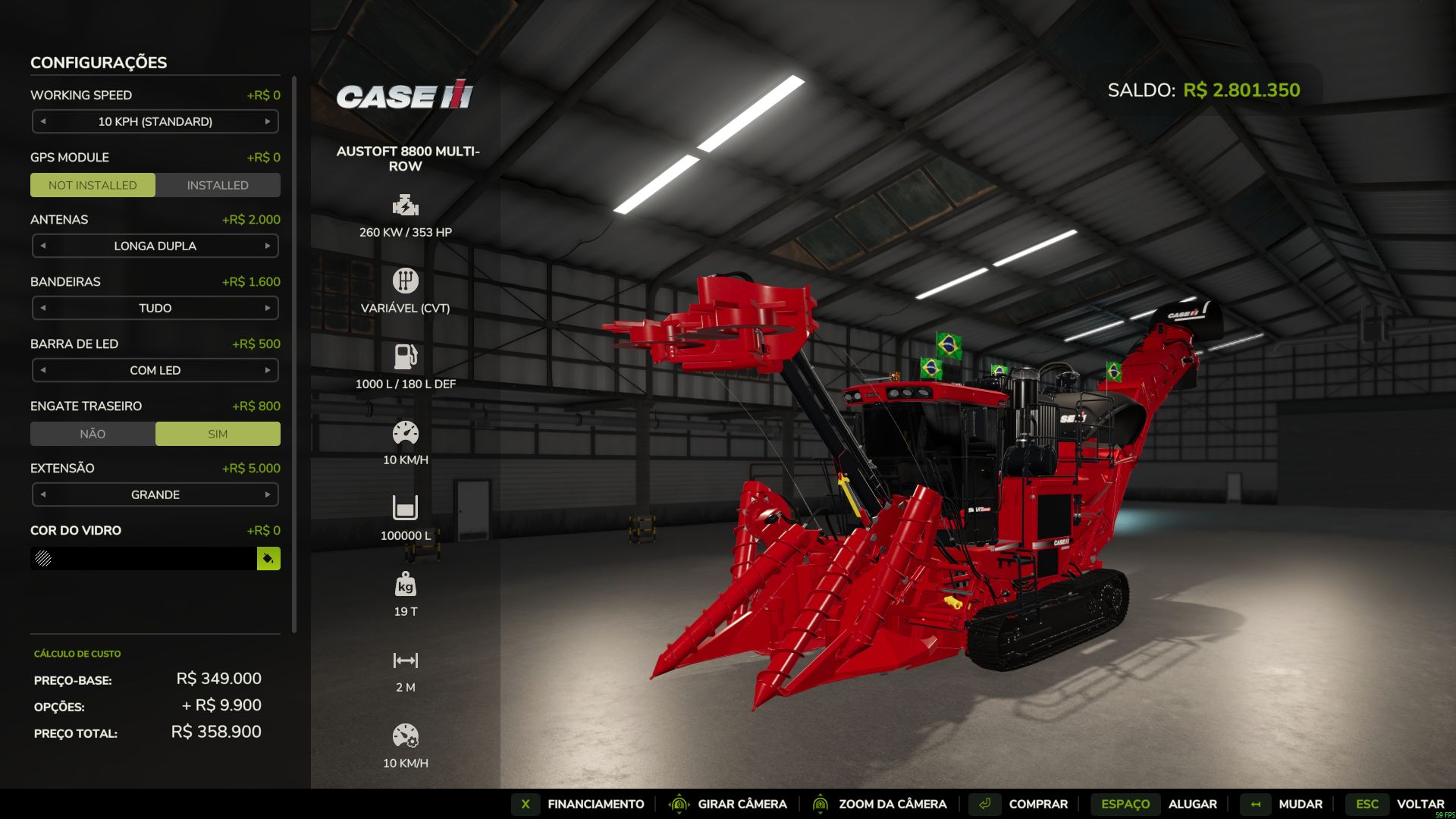
Task: Click the paint bucket icon on COR DO VIDRO
Action: point(268,559)
